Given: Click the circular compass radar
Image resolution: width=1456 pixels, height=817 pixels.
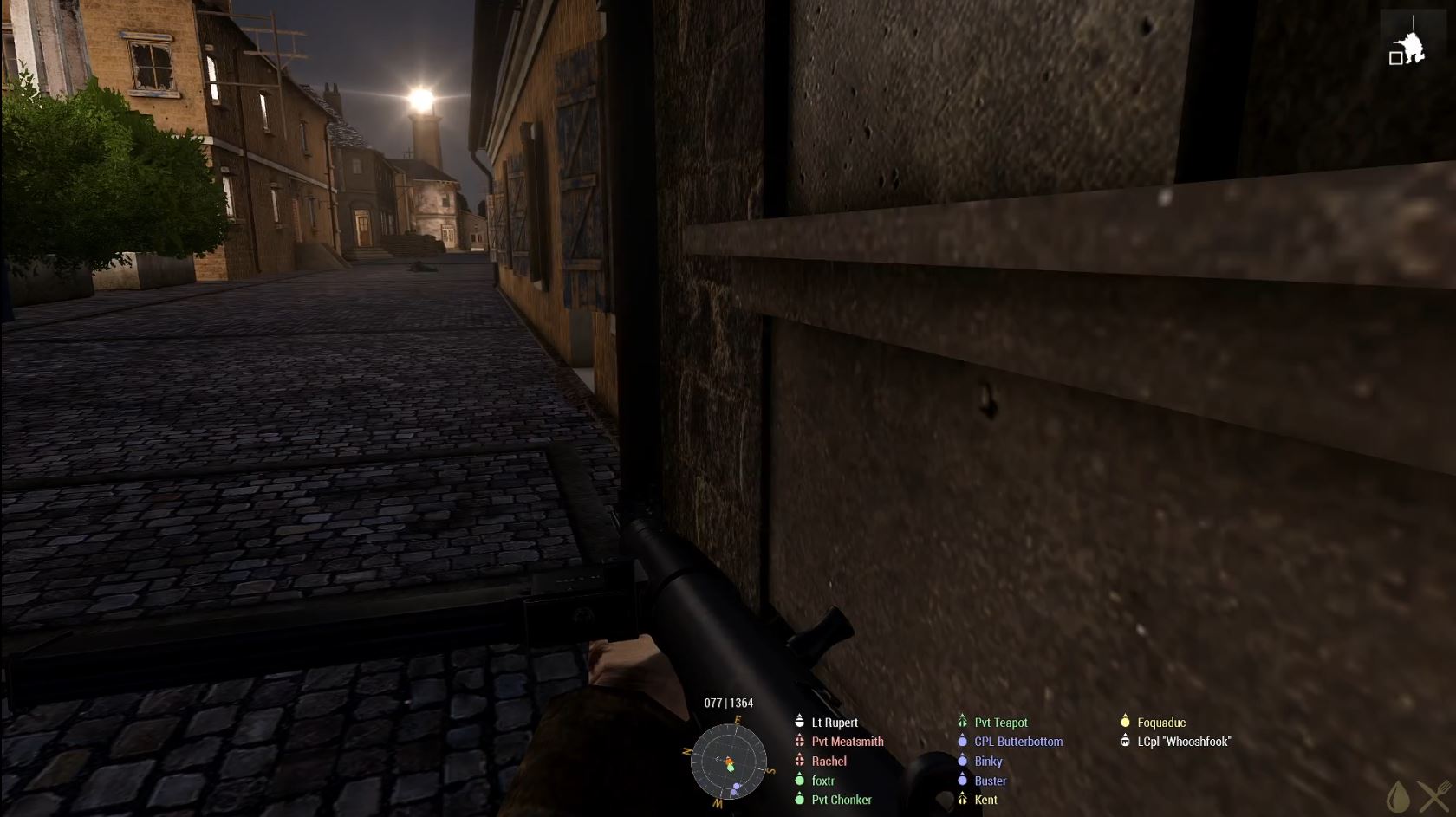Looking at the screenshot, I should [729, 762].
